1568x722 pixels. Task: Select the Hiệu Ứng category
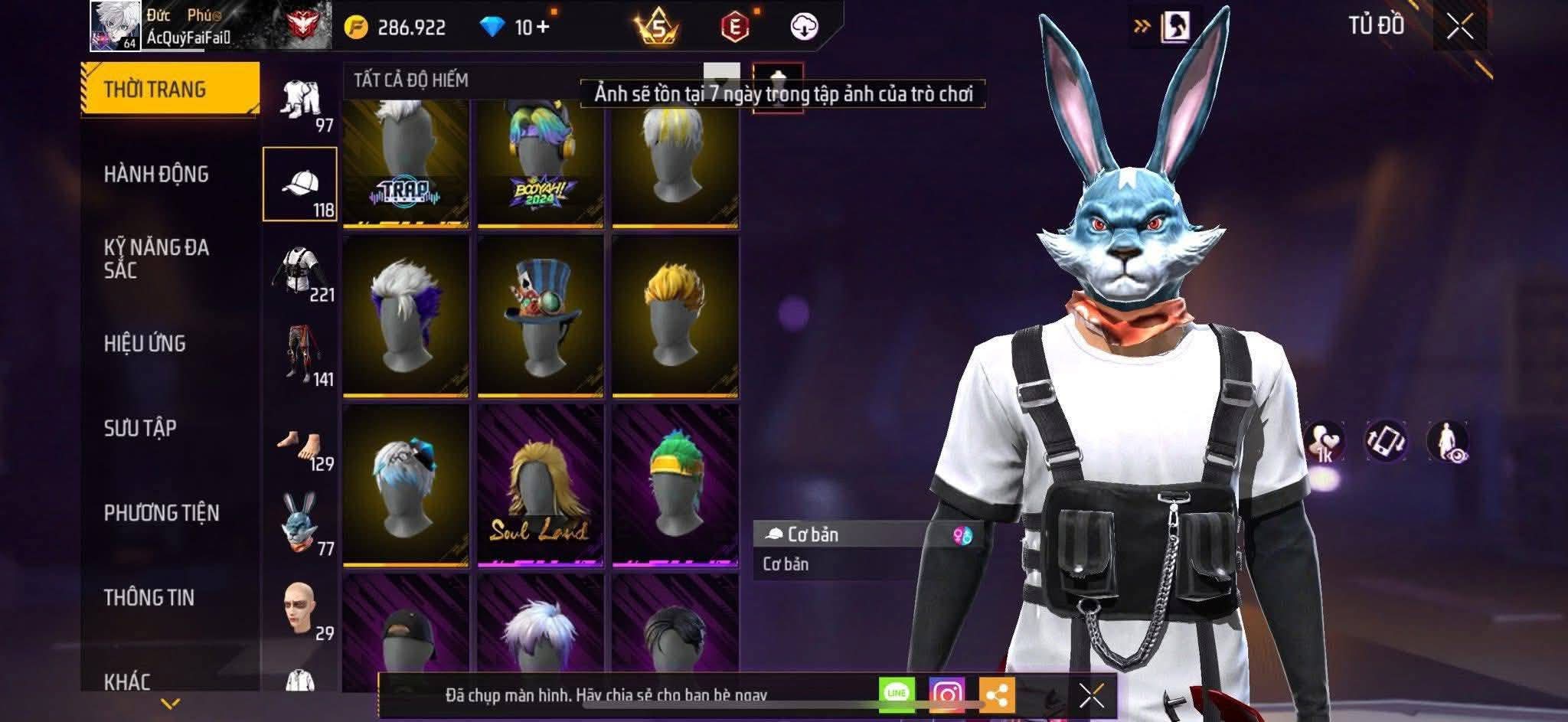(x=145, y=344)
